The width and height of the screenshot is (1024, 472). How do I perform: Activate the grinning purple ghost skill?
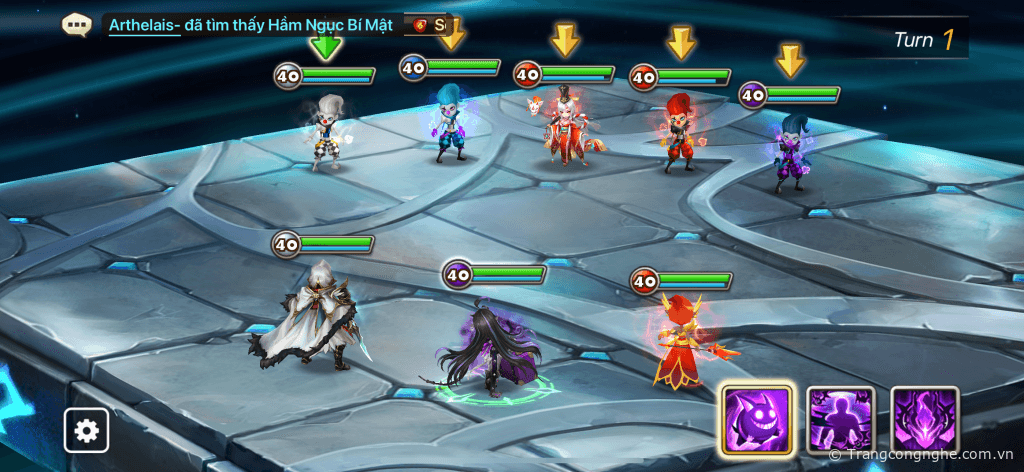tap(756, 419)
